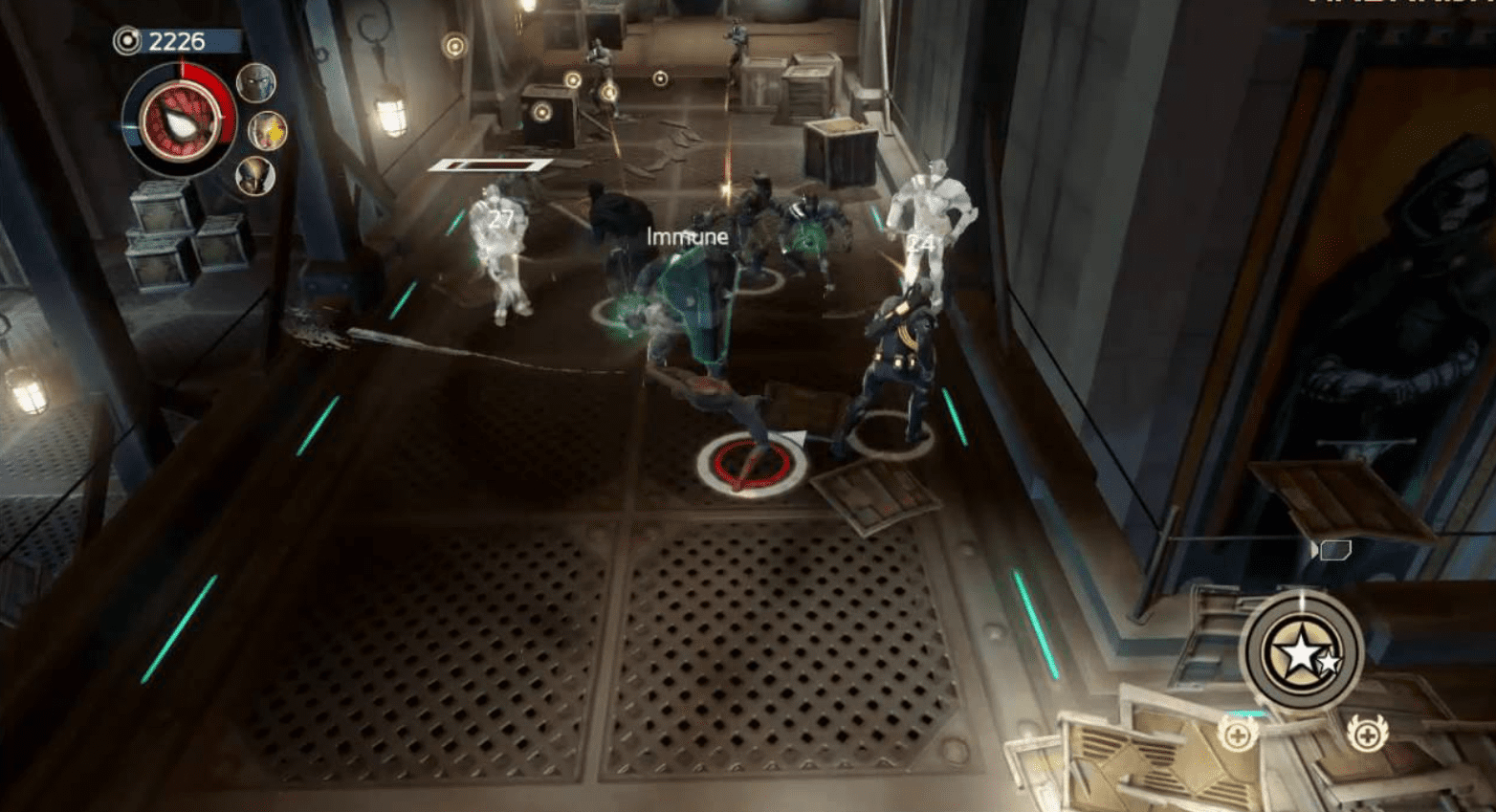Select the Spider-Man main hero portrait
Screen dimensions: 1496x812
(179, 121)
